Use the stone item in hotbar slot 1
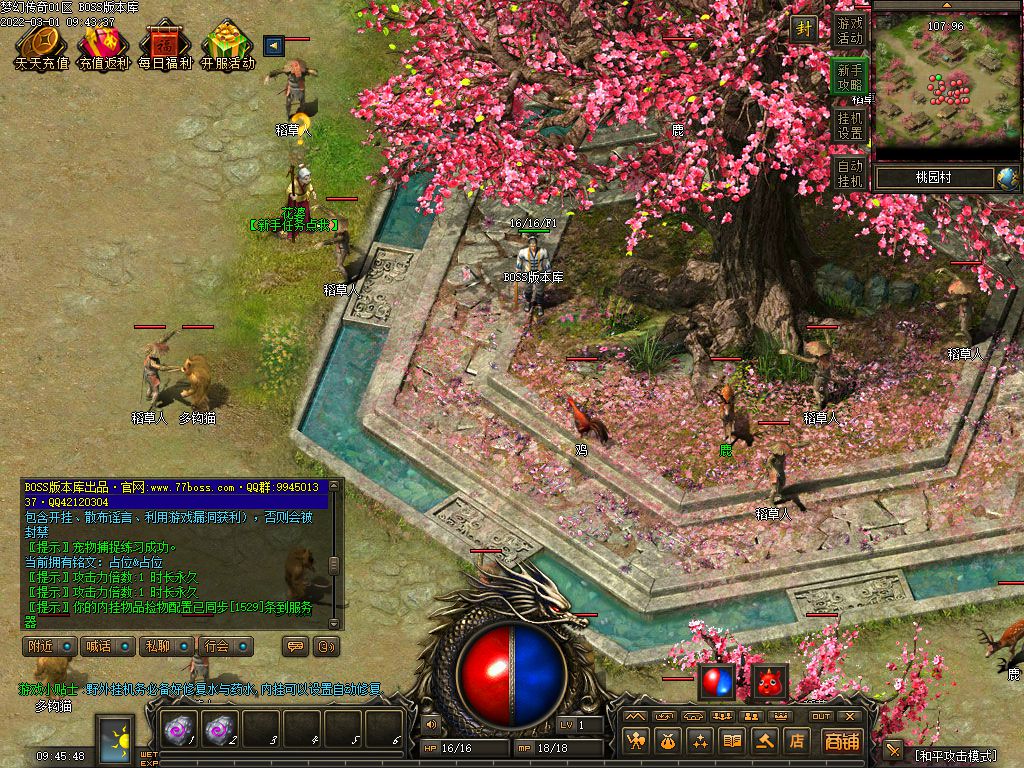 click(180, 730)
